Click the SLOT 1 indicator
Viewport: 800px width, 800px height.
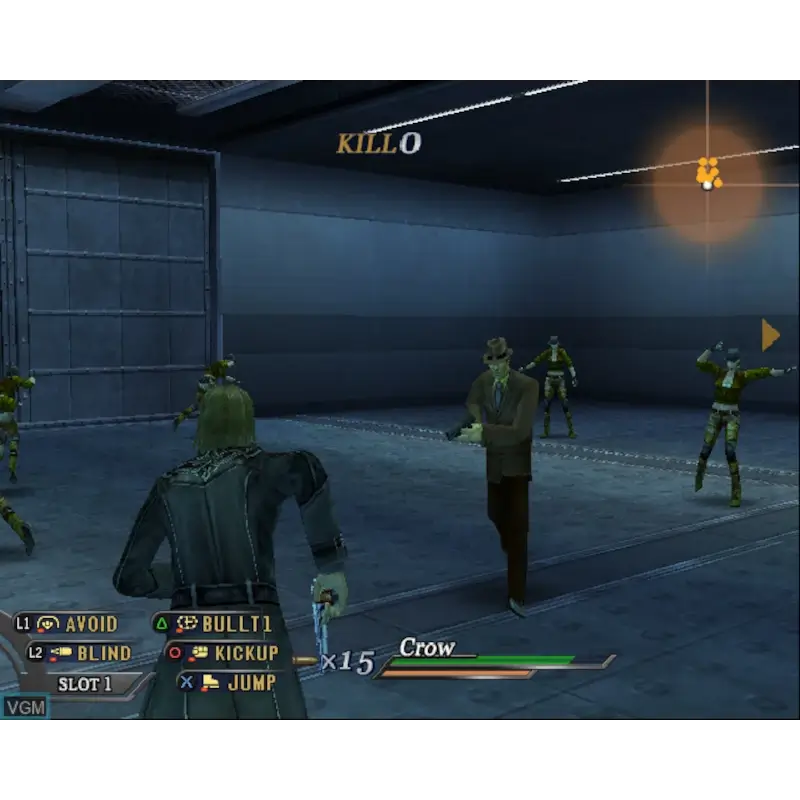pyautogui.click(x=84, y=685)
